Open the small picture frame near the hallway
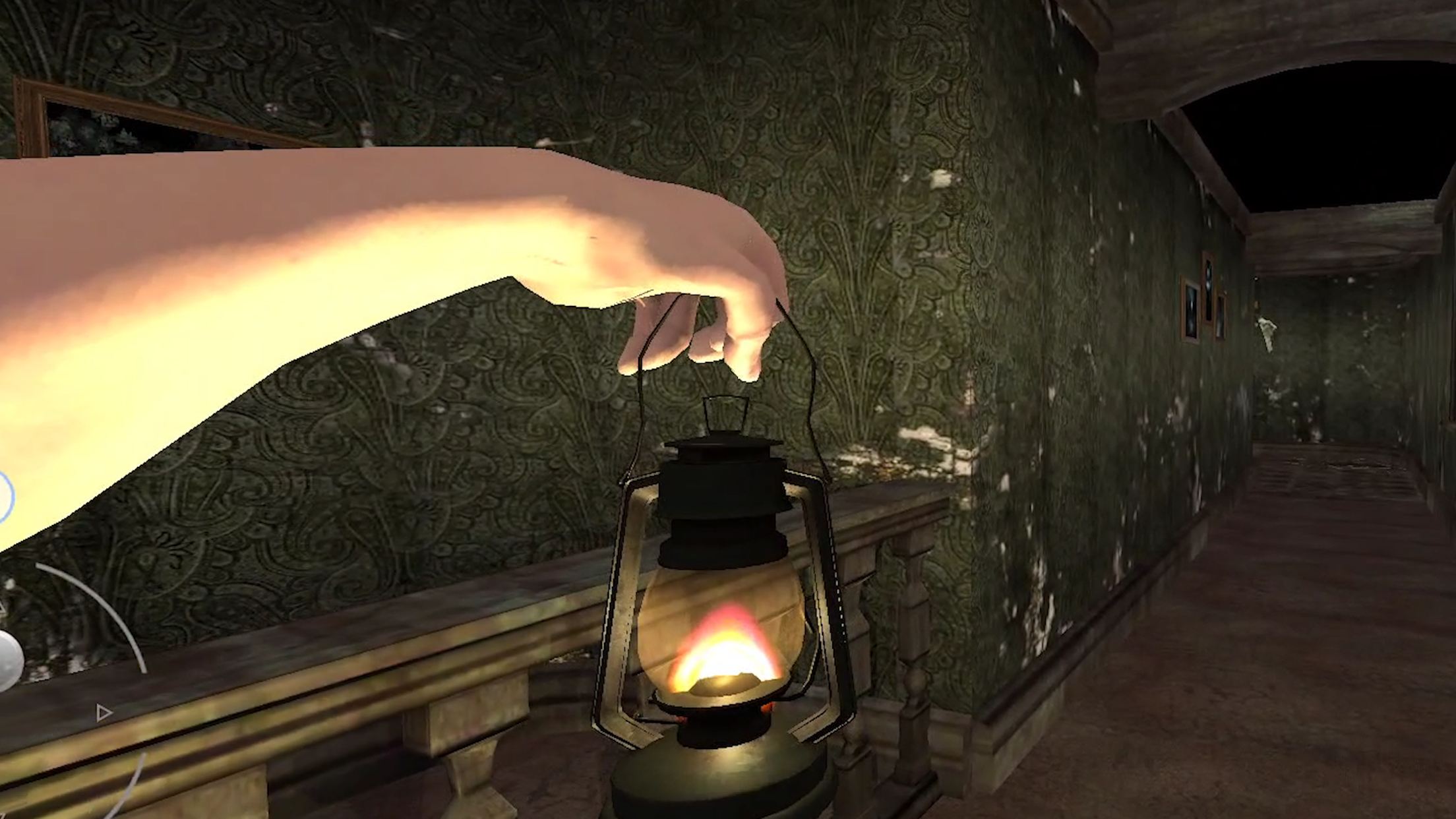This screenshot has width=1456, height=819. pyautogui.click(x=1221, y=317)
